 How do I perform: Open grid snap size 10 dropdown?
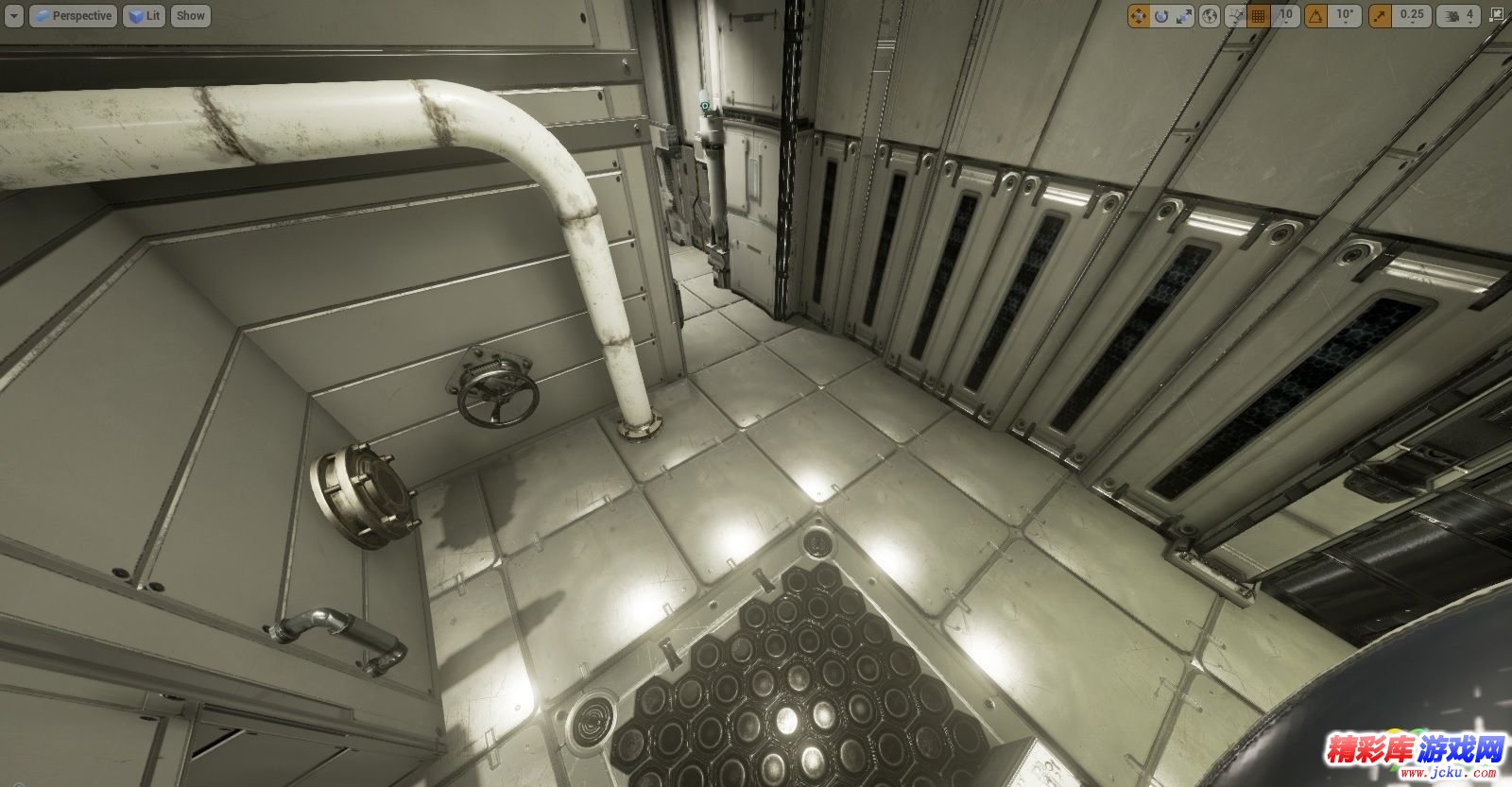click(1285, 16)
